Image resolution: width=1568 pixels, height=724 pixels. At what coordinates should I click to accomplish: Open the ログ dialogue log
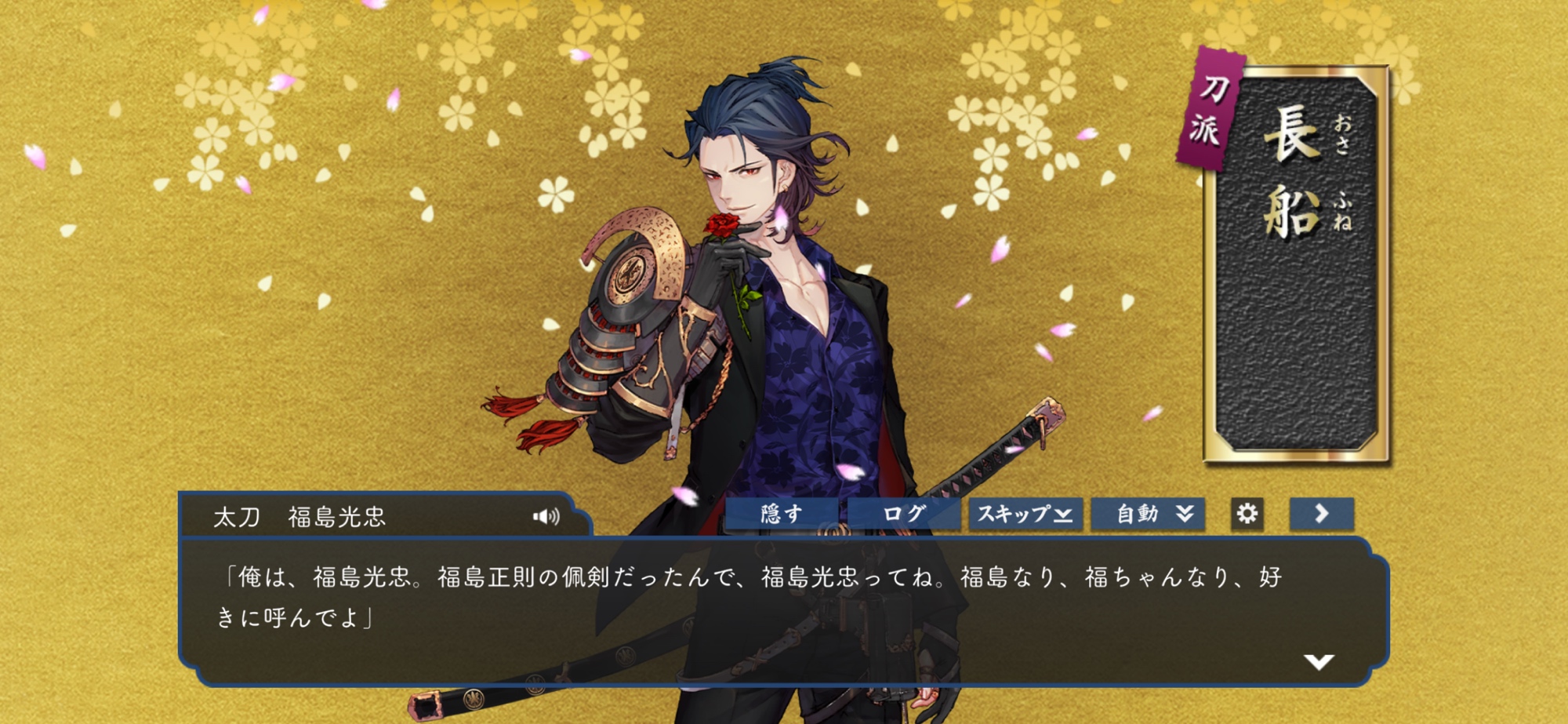(x=903, y=515)
